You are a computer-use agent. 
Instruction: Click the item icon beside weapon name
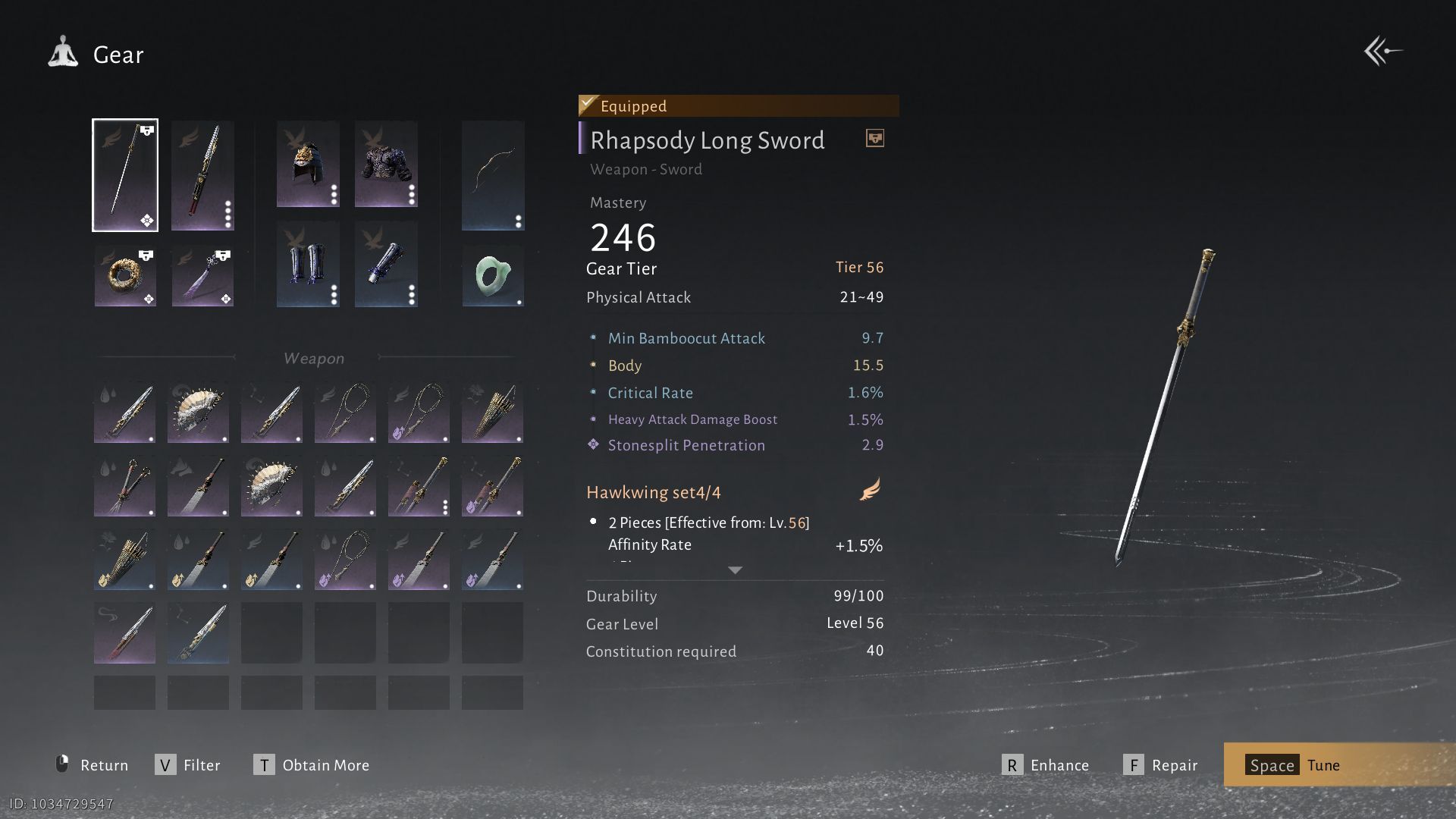click(874, 139)
